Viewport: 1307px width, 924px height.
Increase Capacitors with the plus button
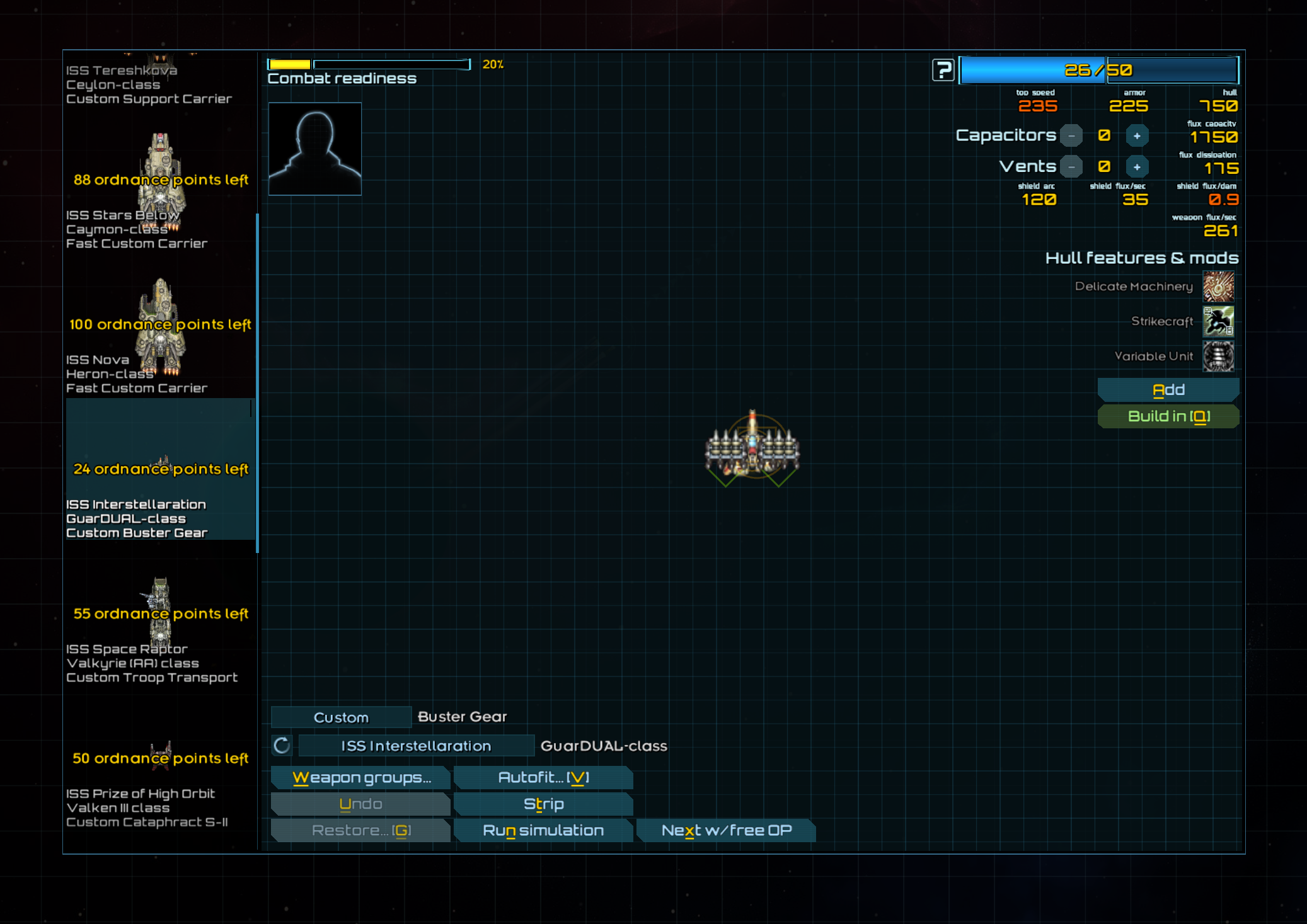(1137, 135)
